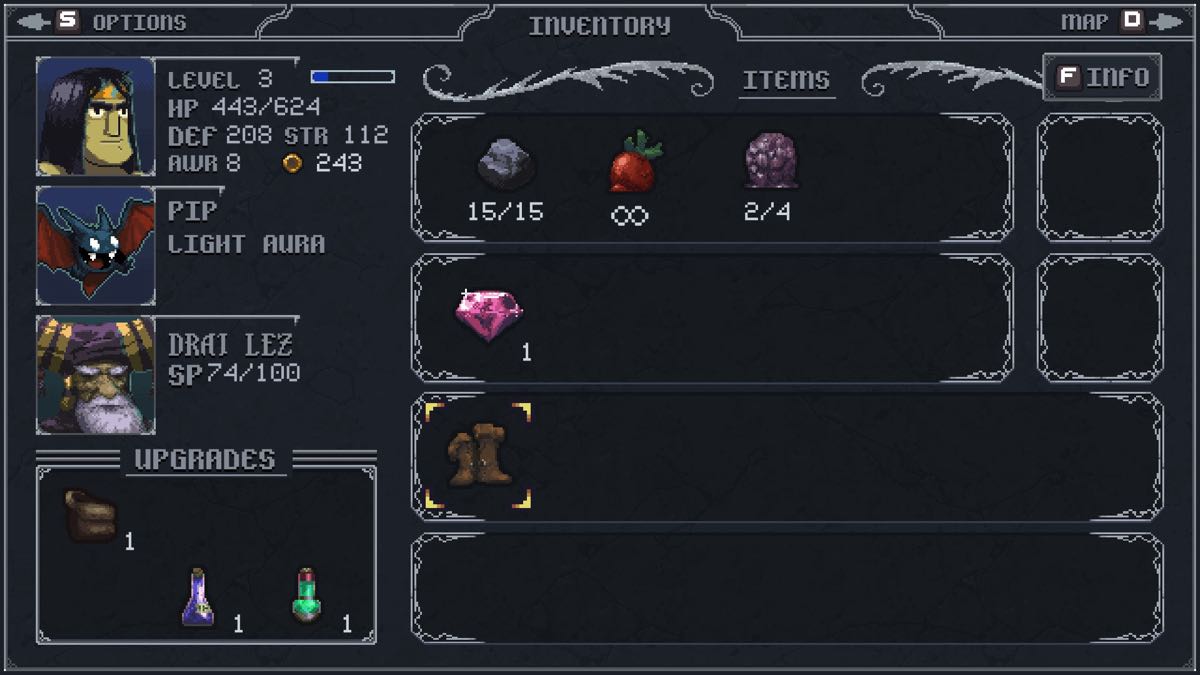This screenshot has width=1200, height=675.
Task: Select the hero character portrait
Action: pyautogui.click(x=96, y=117)
